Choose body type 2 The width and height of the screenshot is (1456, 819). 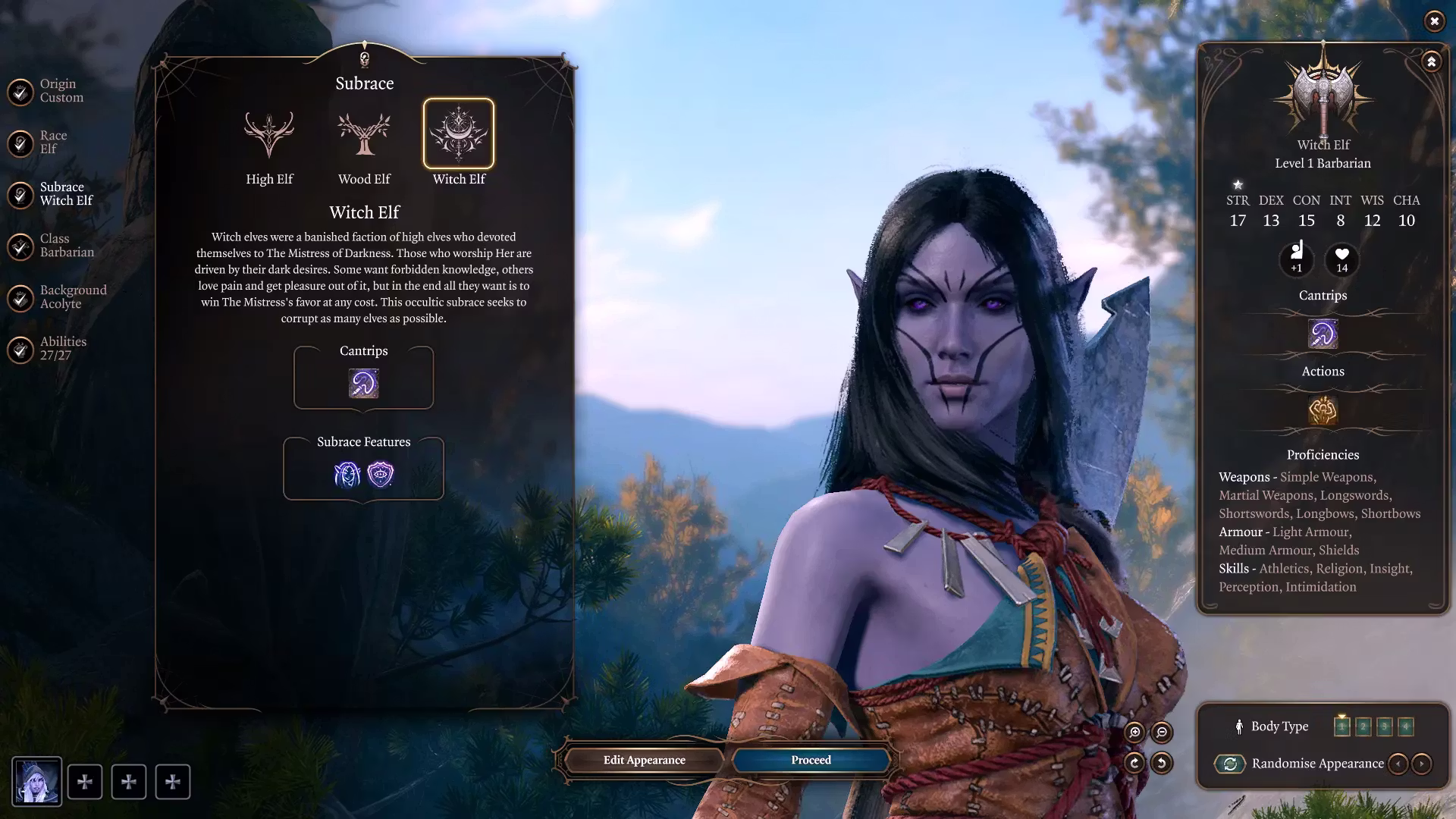pyautogui.click(x=1363, y=726)
